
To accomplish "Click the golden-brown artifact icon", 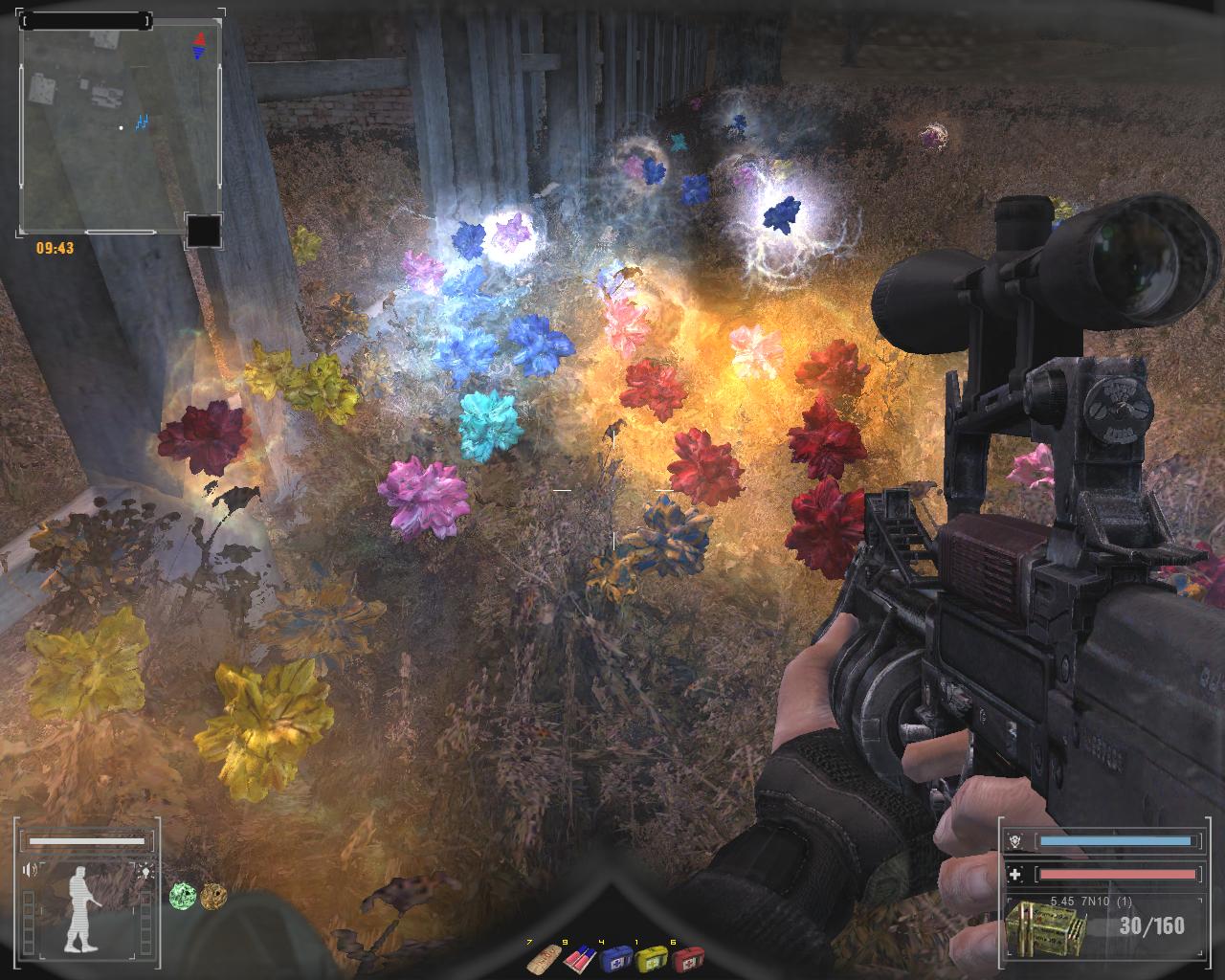I will 212,896.
